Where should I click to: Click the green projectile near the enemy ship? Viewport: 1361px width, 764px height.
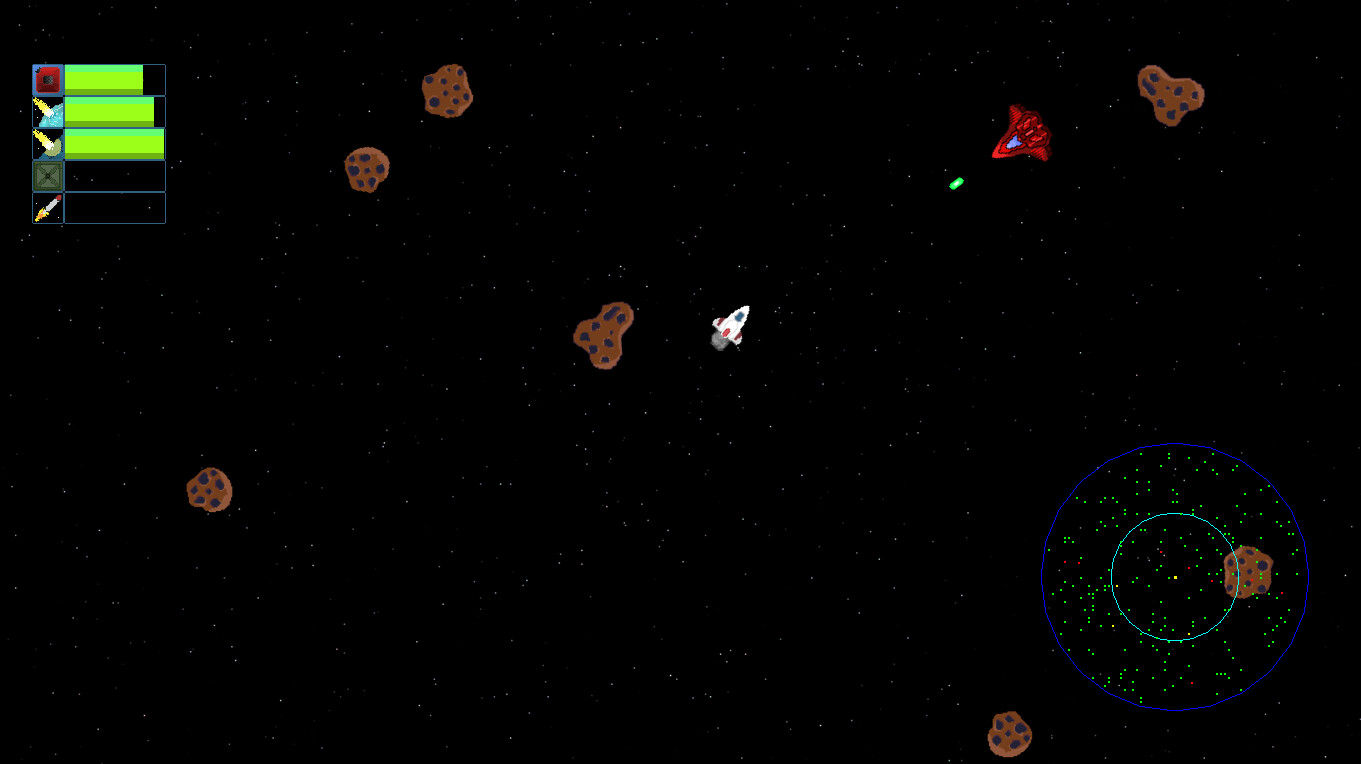[954, 184]
